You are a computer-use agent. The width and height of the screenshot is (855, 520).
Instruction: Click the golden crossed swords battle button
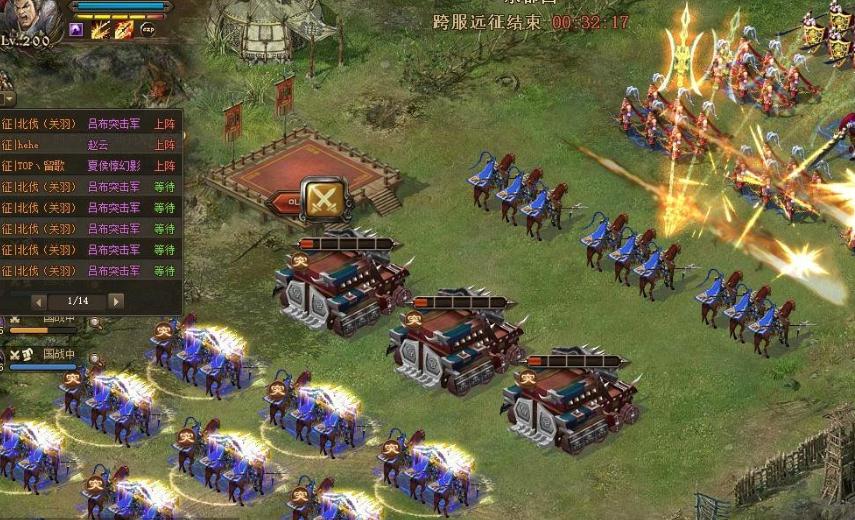point(324,198)
